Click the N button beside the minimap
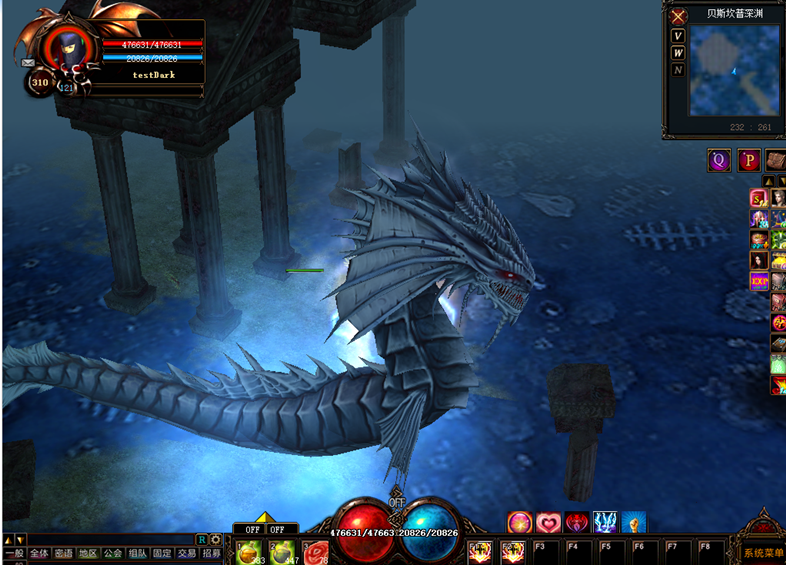The width and height of the screenshot is (786, 565). (678, 70)
